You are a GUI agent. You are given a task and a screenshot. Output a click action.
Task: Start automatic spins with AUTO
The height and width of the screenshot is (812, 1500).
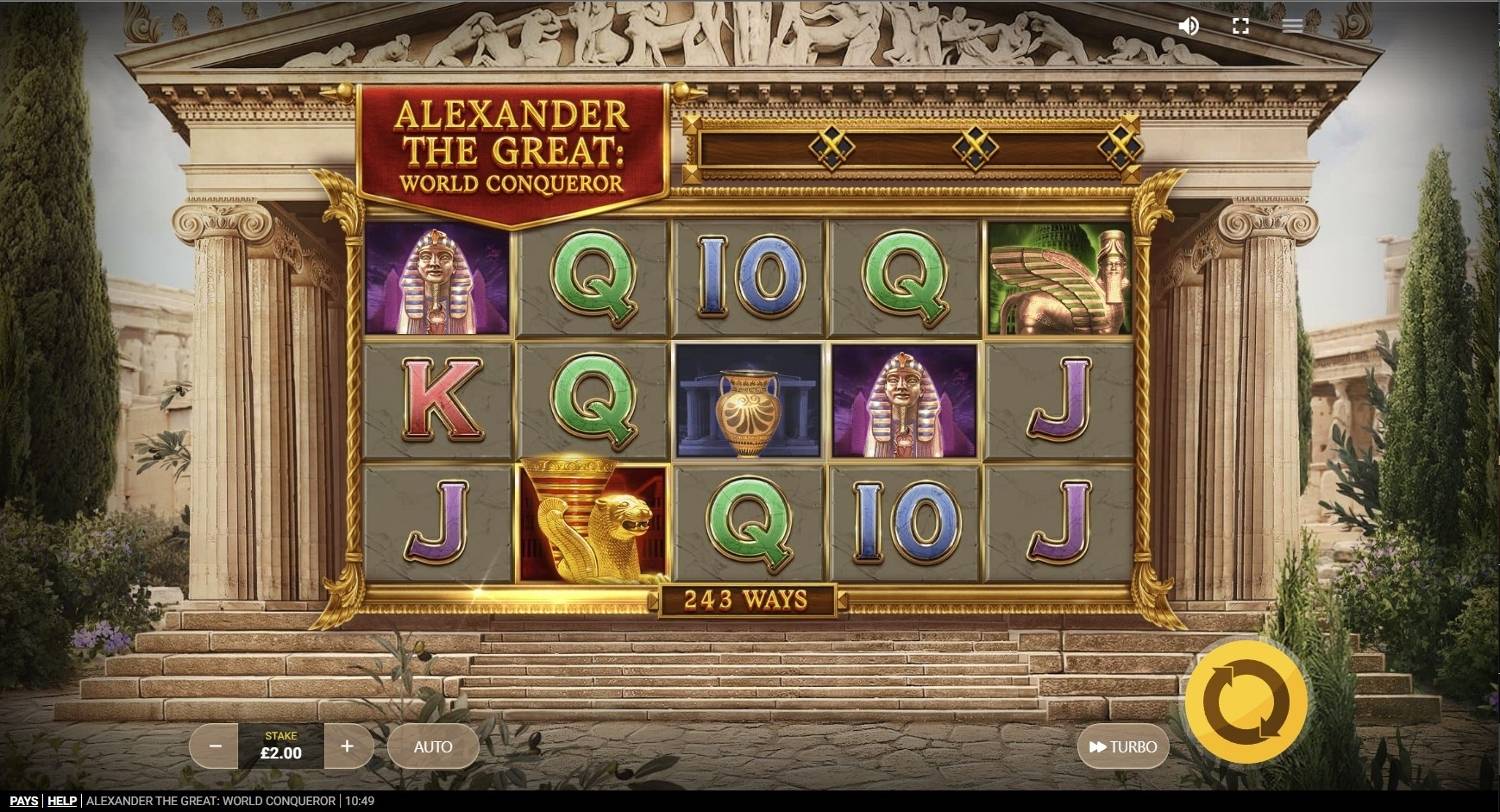(x=433, y=746)
